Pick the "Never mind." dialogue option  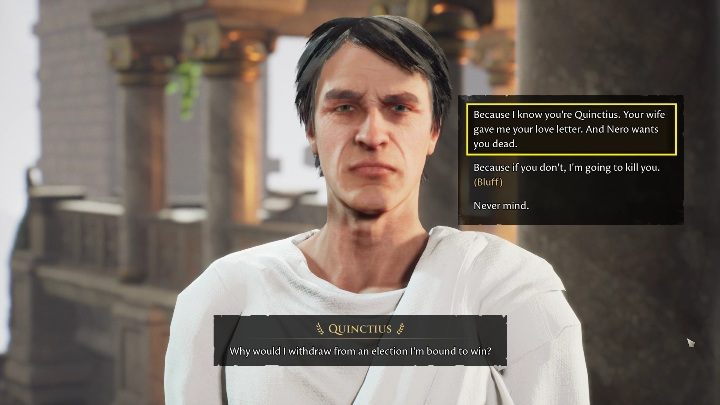(501, 207)
